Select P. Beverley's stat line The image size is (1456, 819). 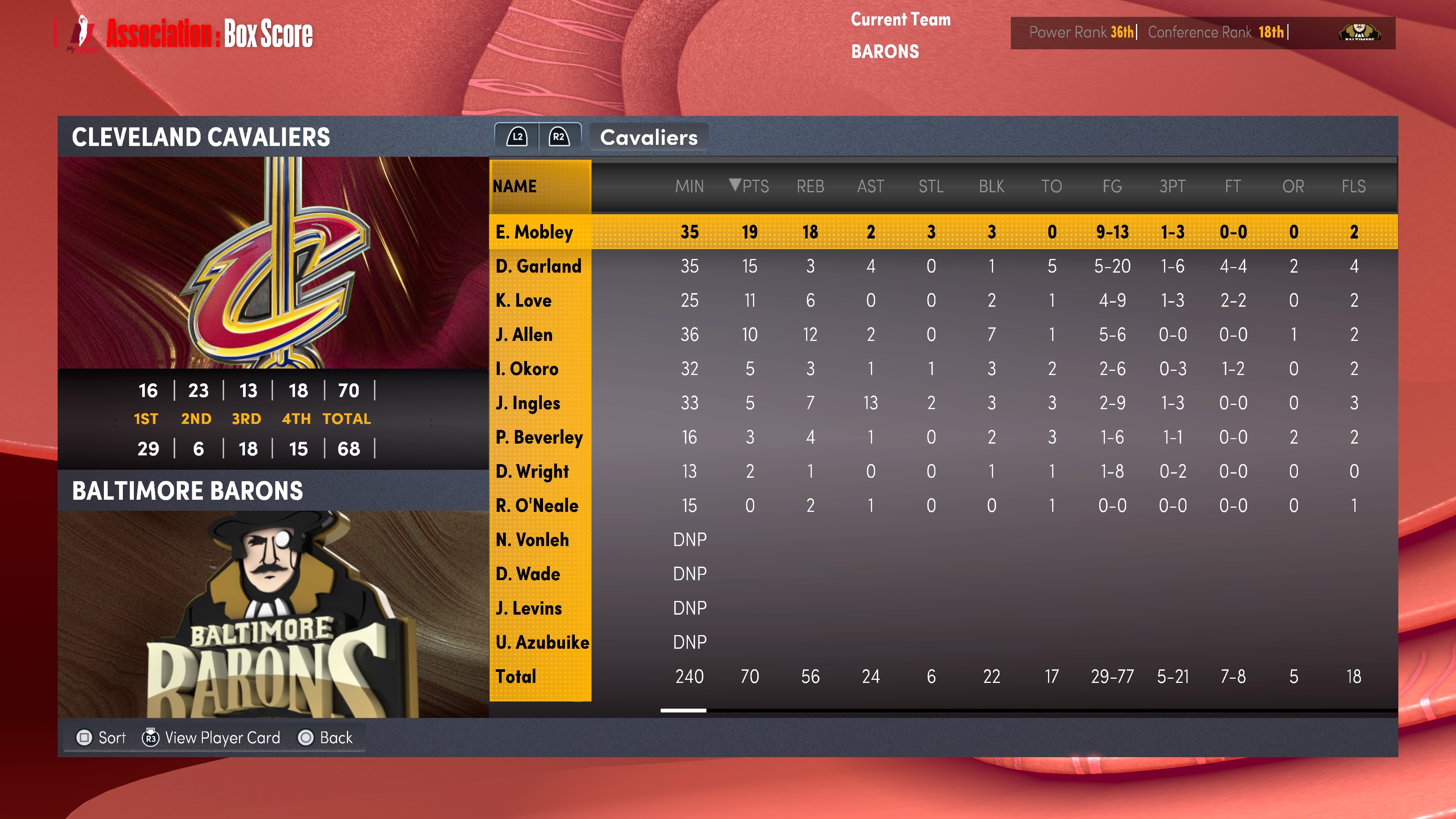[539, 437]
